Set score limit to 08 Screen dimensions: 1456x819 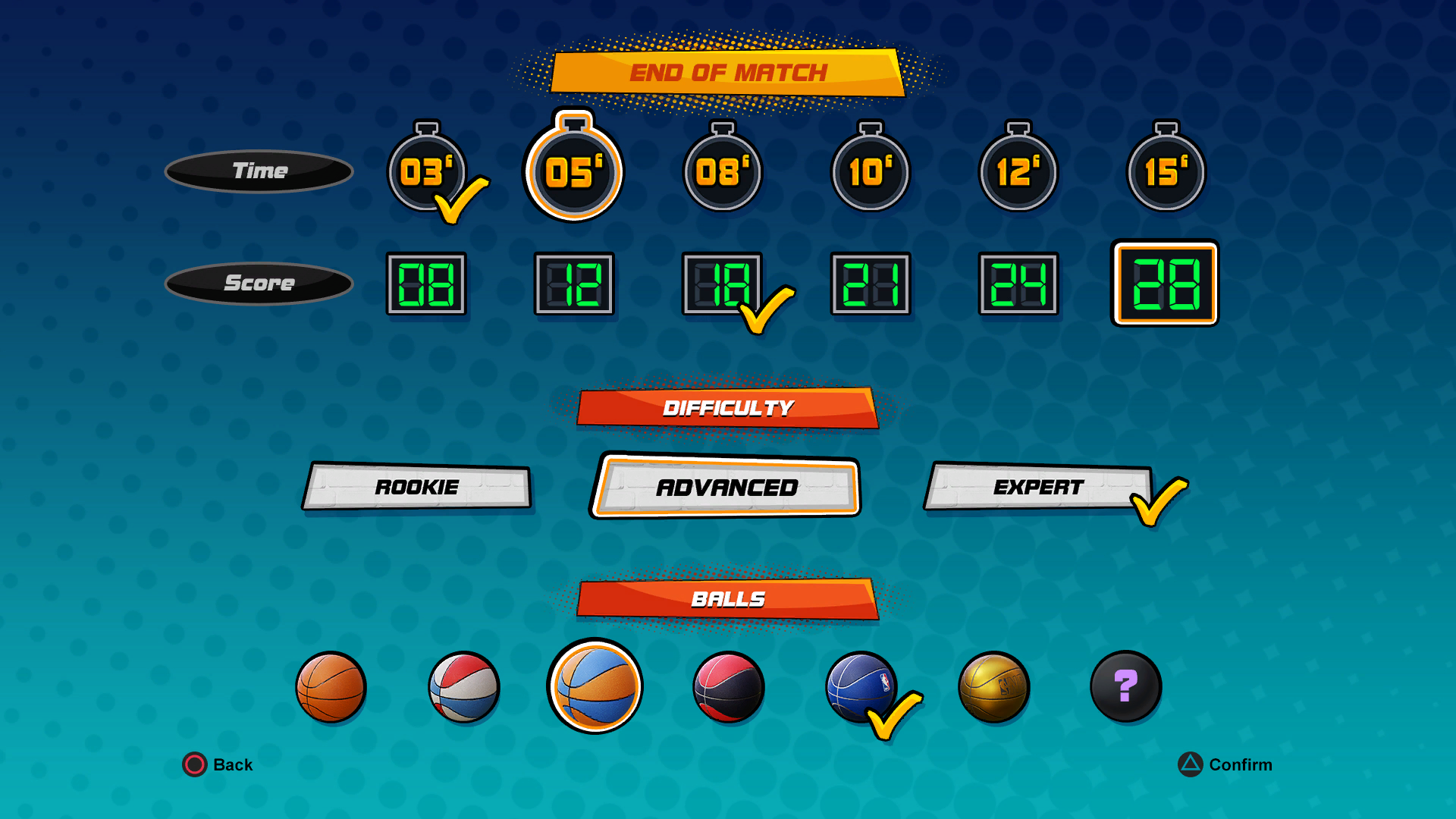click(x=426, y=284)
